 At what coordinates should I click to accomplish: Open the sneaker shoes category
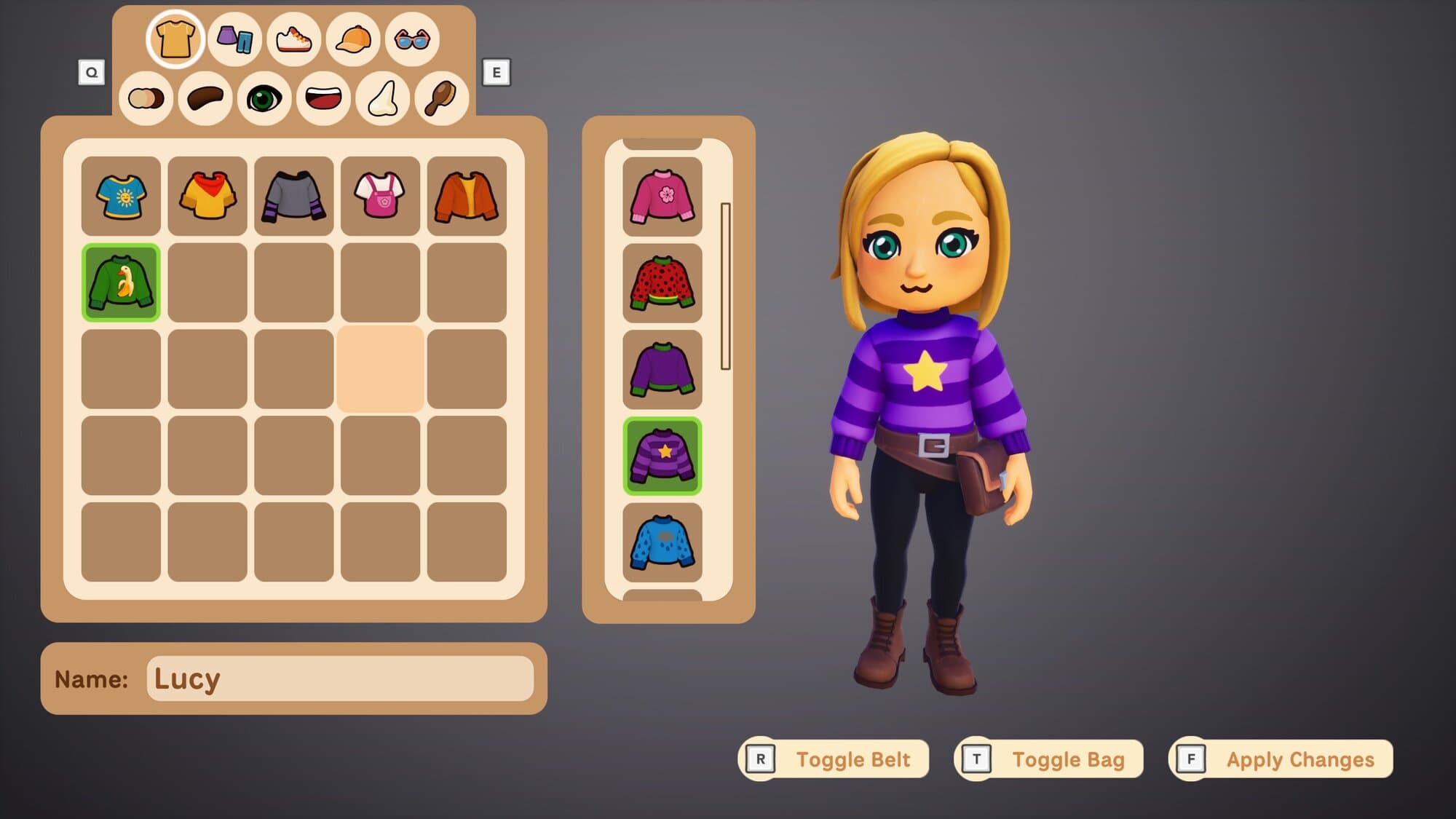click(x=293, y=39)
